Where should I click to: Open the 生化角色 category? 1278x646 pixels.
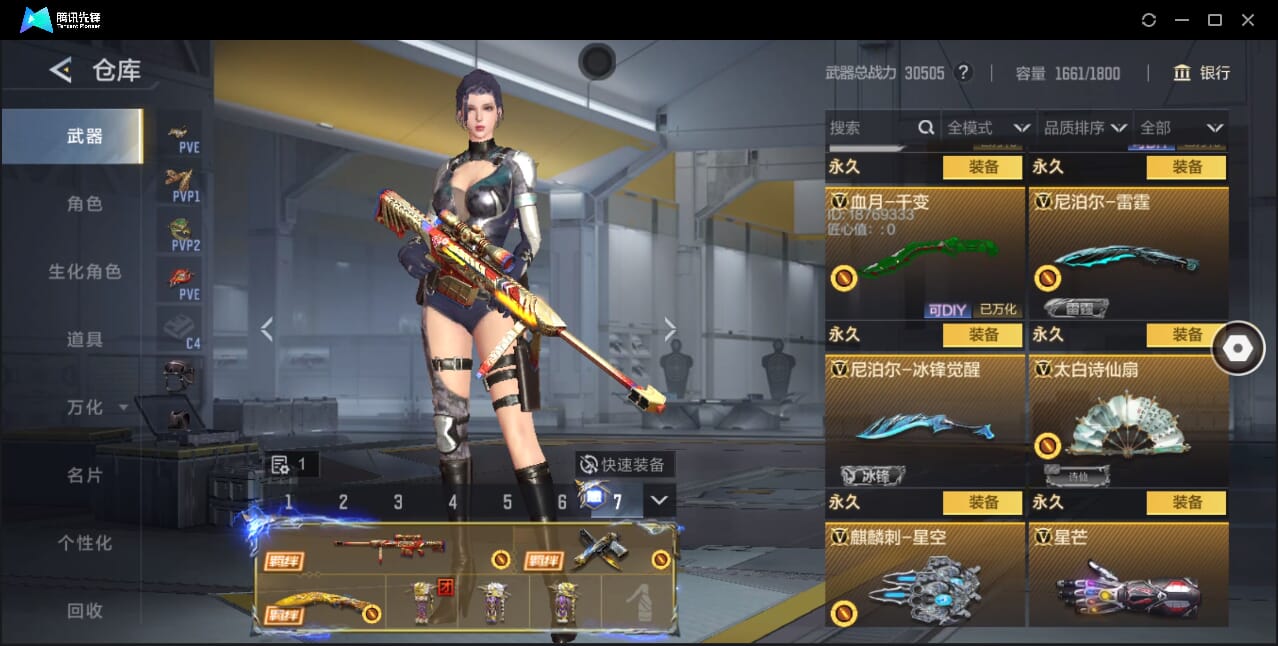click(x=85, y=272)
